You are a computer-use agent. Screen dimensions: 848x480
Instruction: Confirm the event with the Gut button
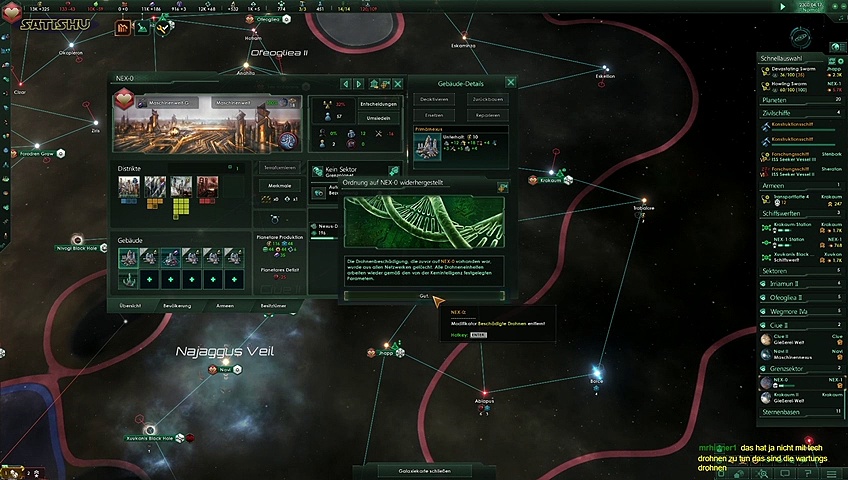pos(424,296)
